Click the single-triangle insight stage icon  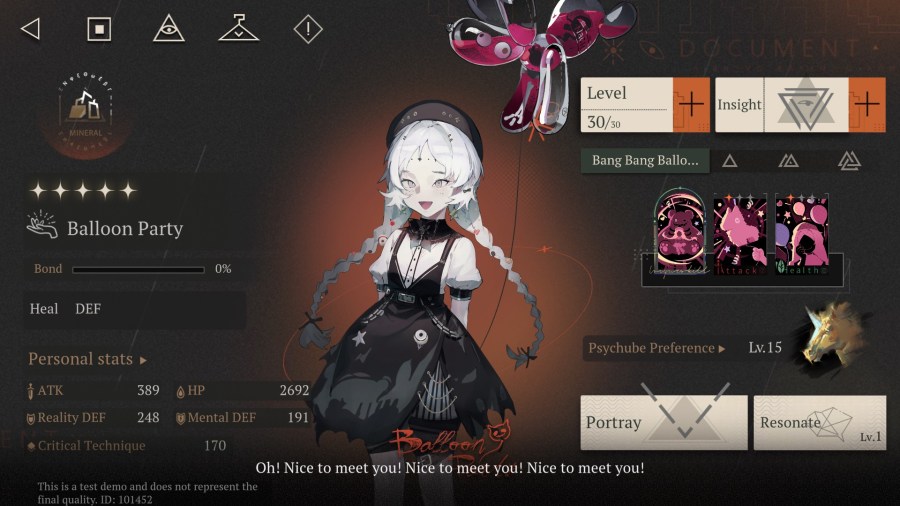730,160
